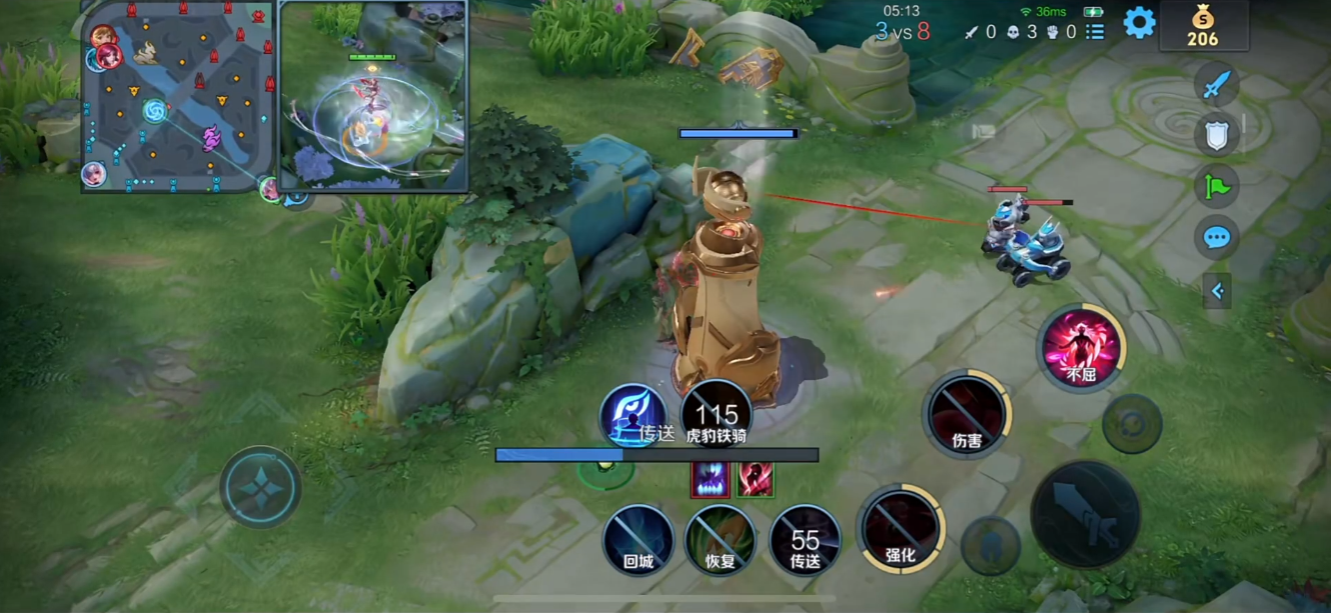Activate the 不屈 ultimate ability
1331x613 pixels.
[x=1080, y=348]
